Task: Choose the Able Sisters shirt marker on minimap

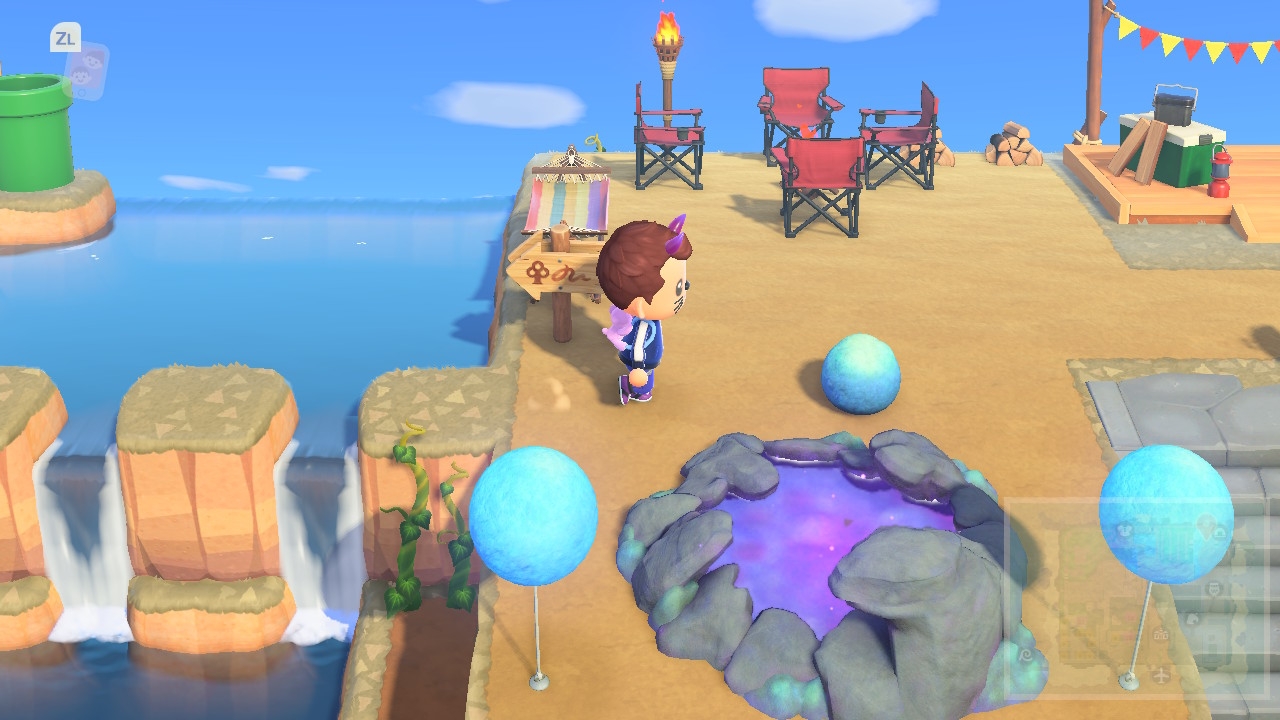Action: [1124, 530]
